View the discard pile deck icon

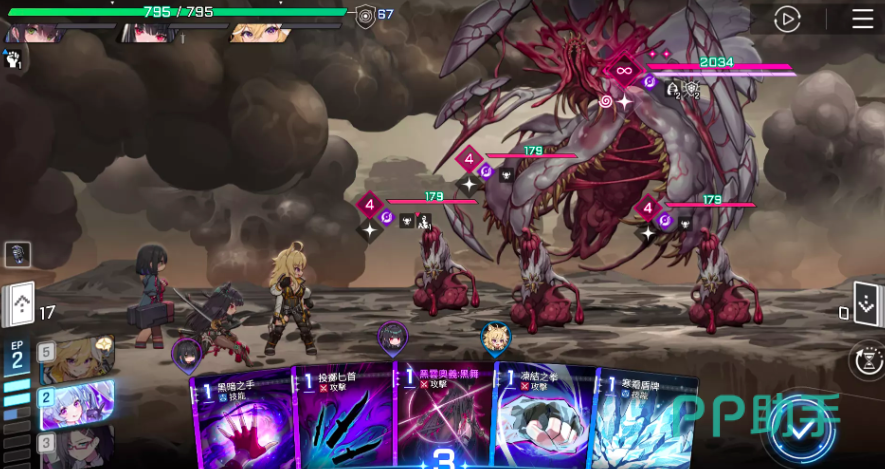tap(865, 303)
